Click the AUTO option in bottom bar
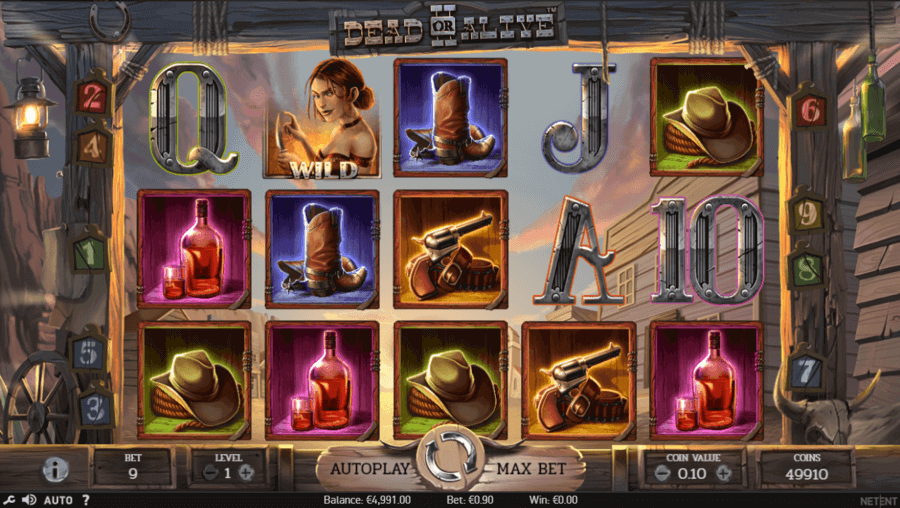Viewport: 900px width, 508px height. pos(58,500)
